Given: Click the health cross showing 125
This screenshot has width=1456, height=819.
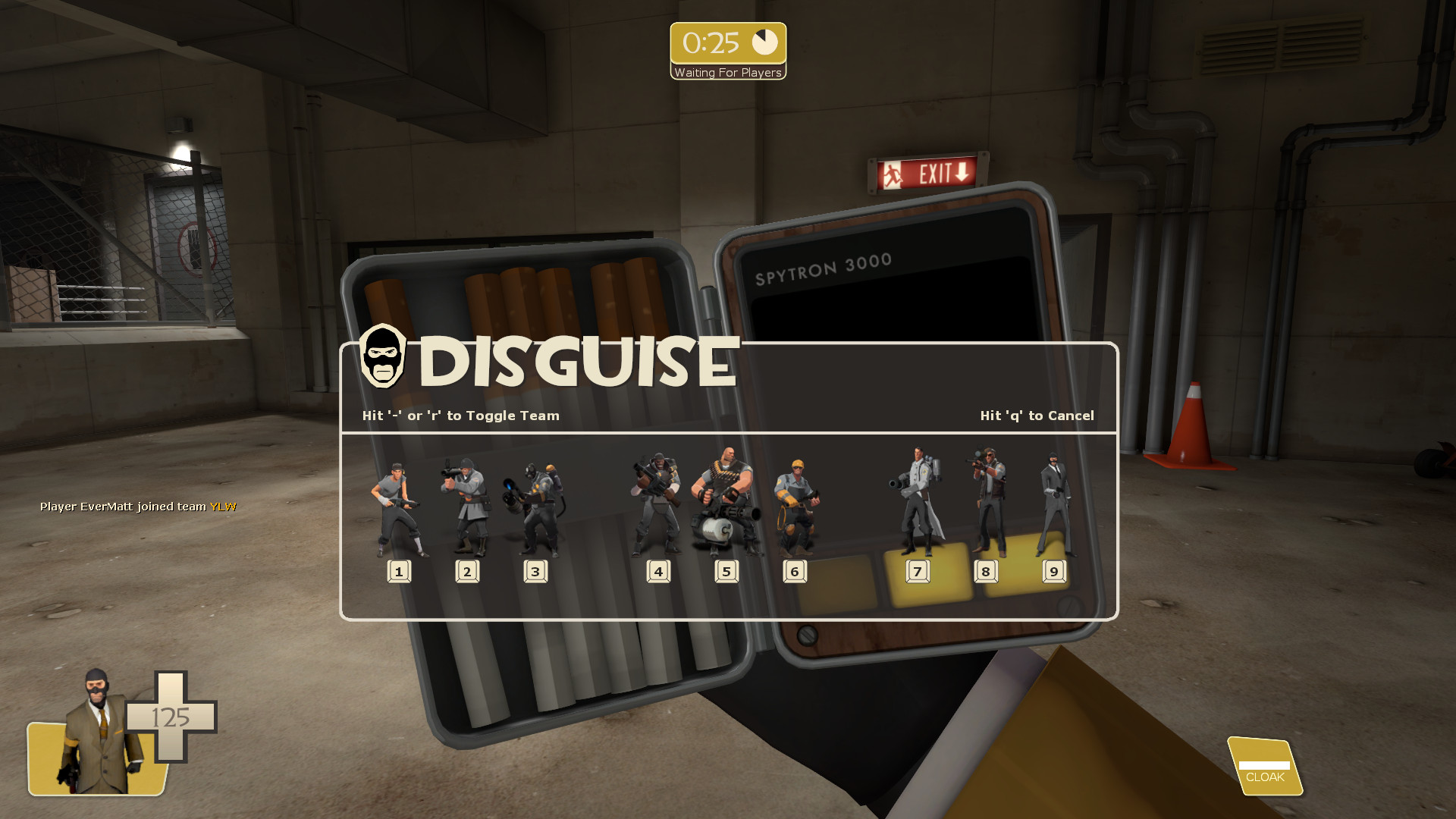Looking at the screenshot, I should pos(172,718).
